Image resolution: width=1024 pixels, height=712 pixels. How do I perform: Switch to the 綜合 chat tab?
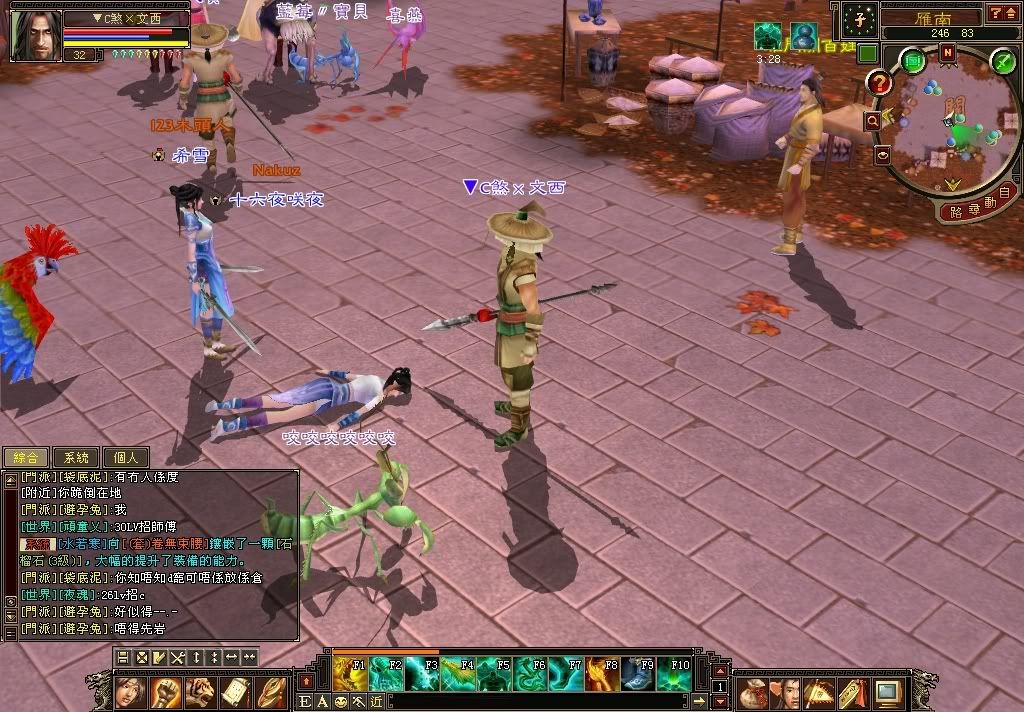26,457
